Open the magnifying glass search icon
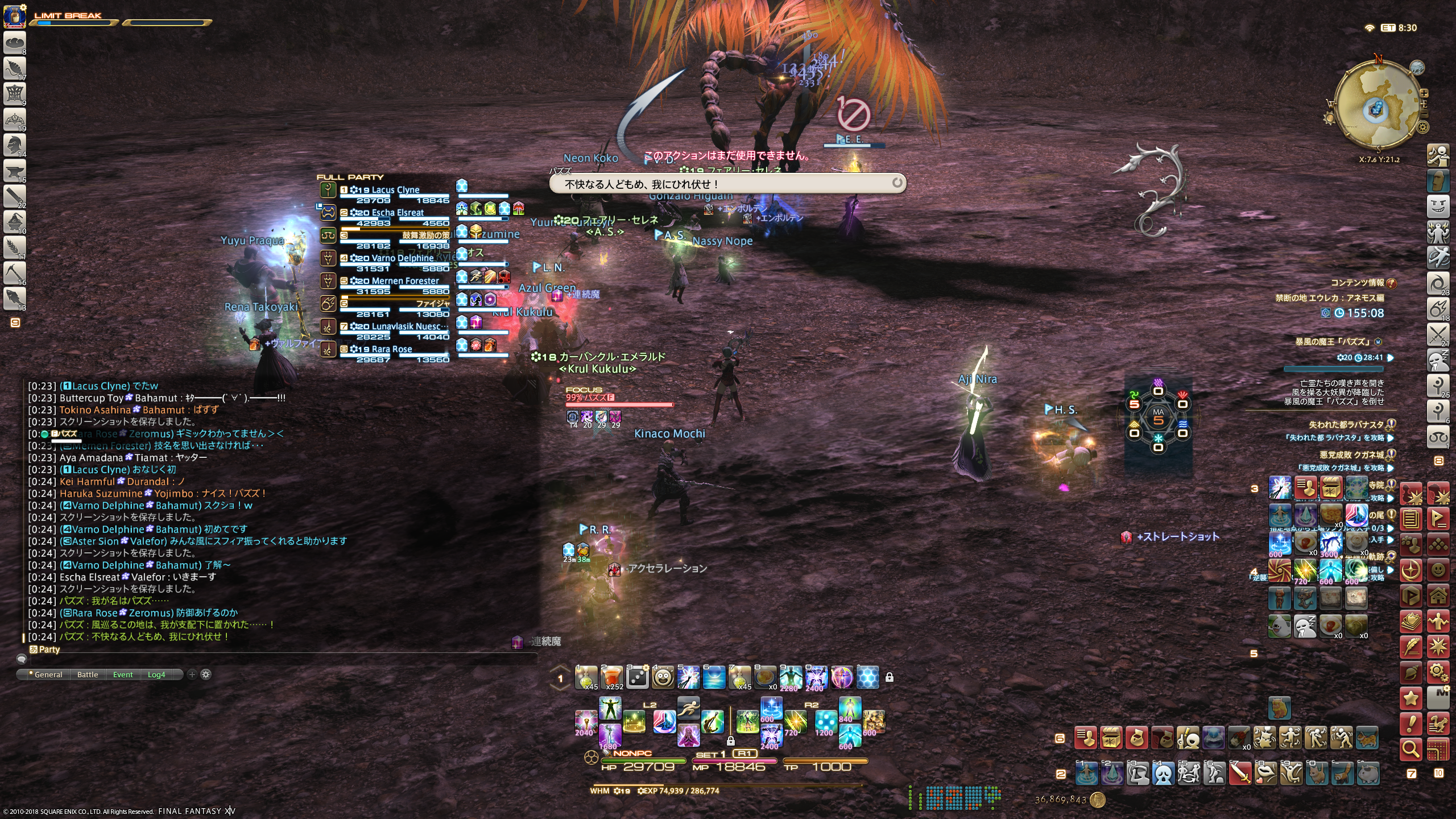The image size is (1456, 819). 1411,750
